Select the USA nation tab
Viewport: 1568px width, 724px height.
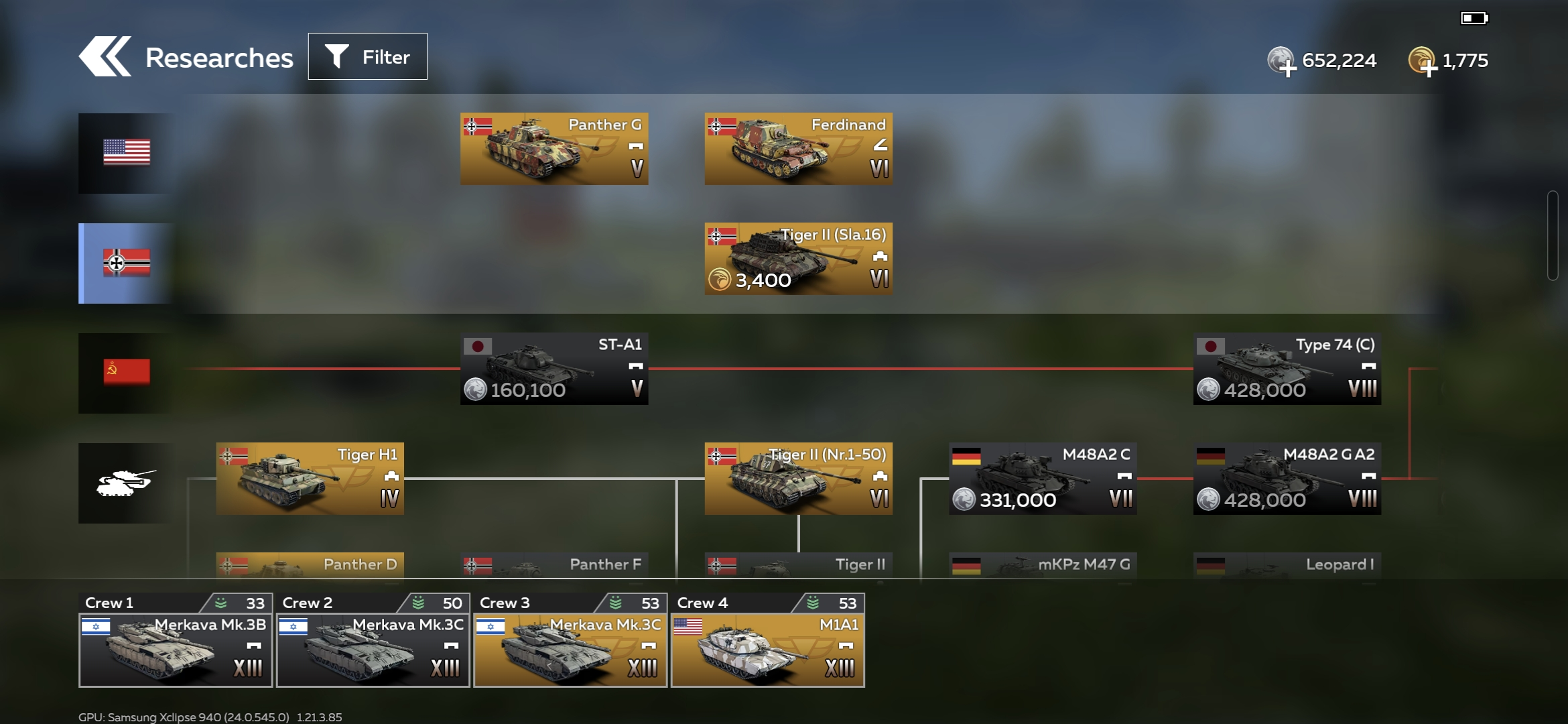coord(126,153)
